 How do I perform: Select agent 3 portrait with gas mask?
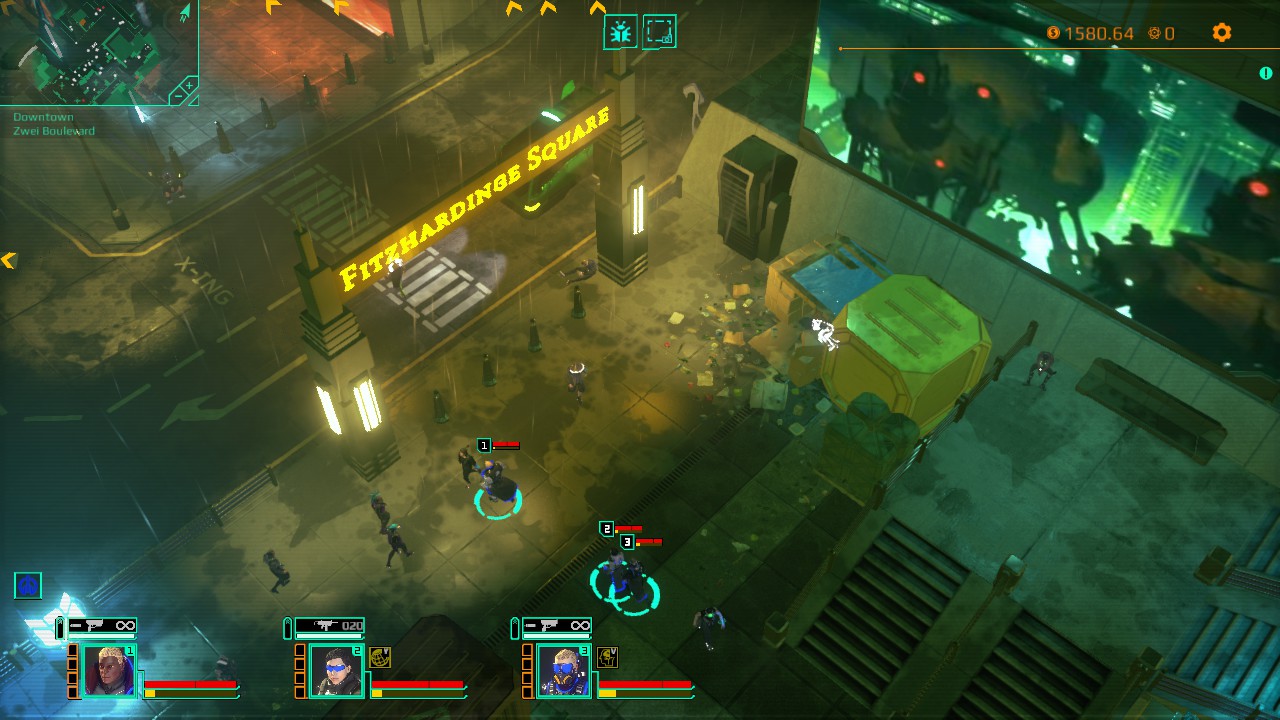tap(562, 668)
